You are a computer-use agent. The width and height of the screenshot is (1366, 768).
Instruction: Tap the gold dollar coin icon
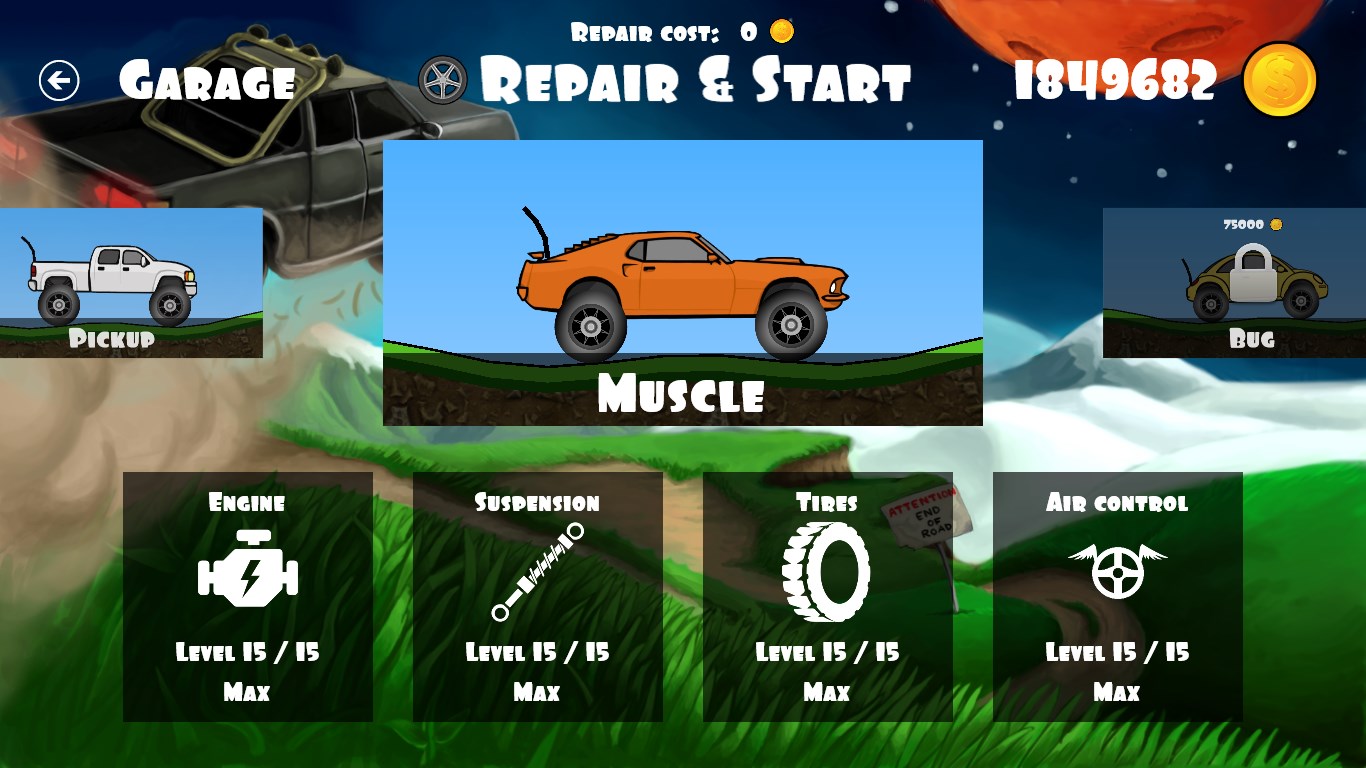[1279, 80]
